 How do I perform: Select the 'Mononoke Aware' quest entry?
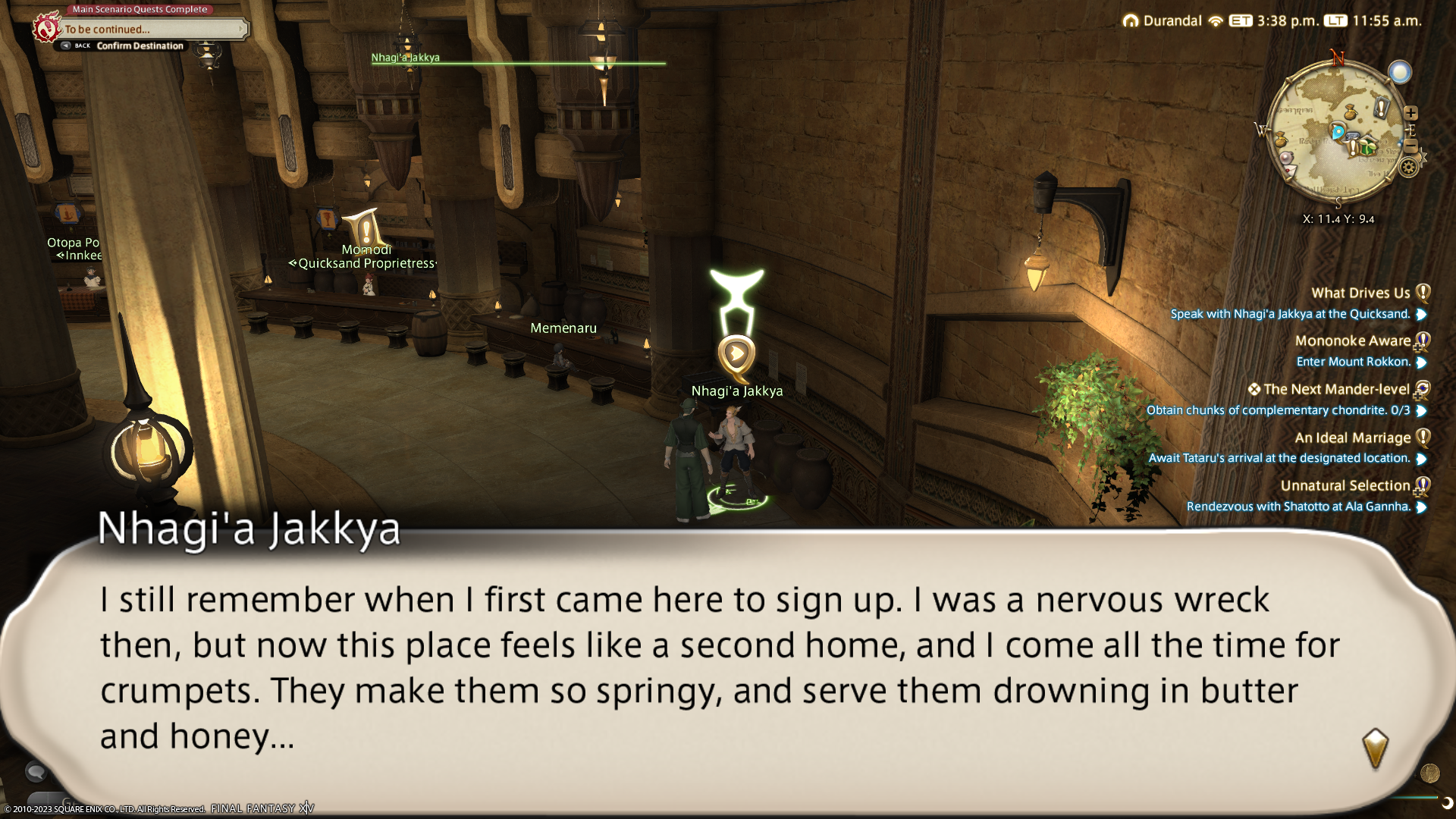tap(1352, 341)
